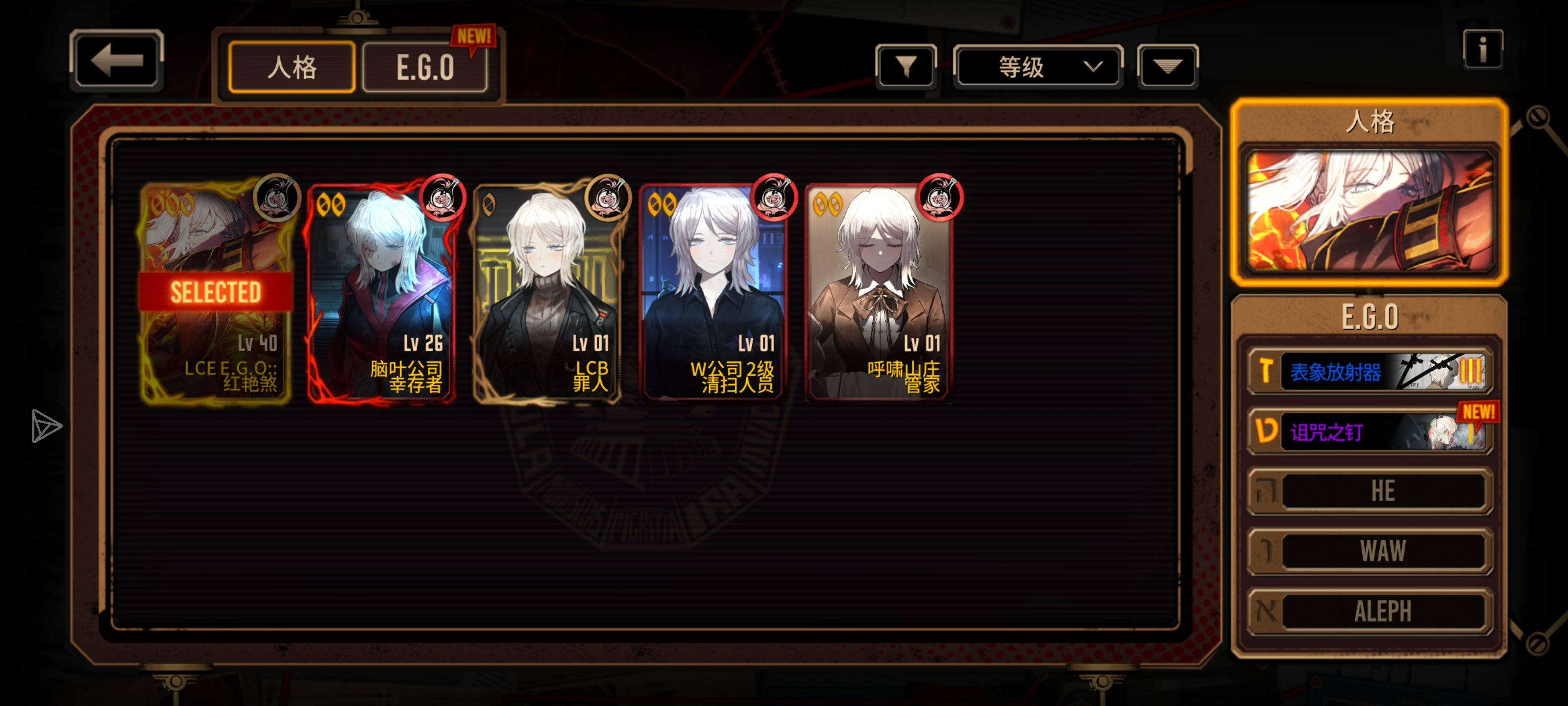Select the empty WAW E.G.O slot
Screen dimensions: 1568x706
click(x=1370, y=551)
